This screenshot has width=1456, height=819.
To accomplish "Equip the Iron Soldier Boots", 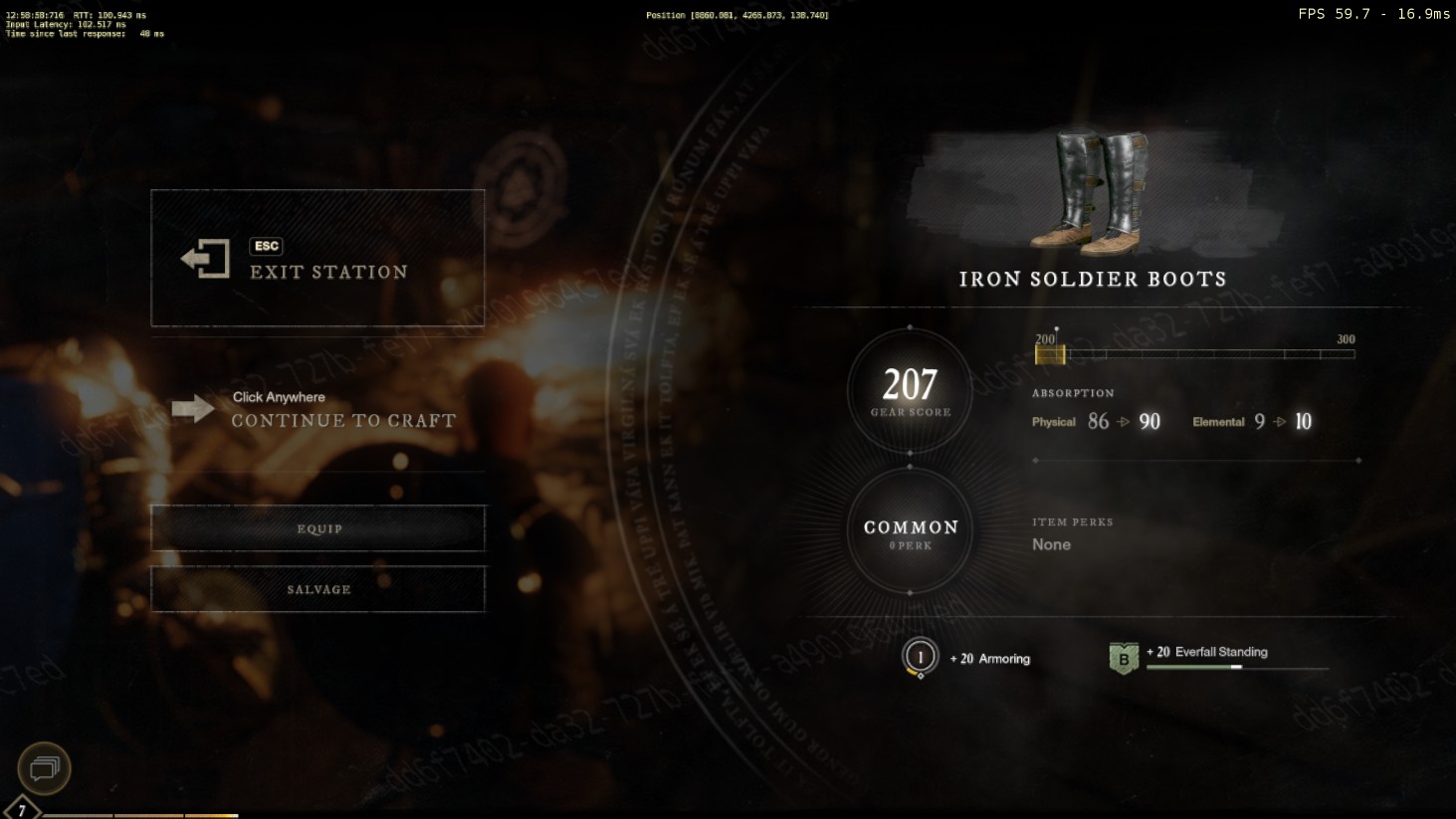I will pyautogui.click(x=317, y=528).
